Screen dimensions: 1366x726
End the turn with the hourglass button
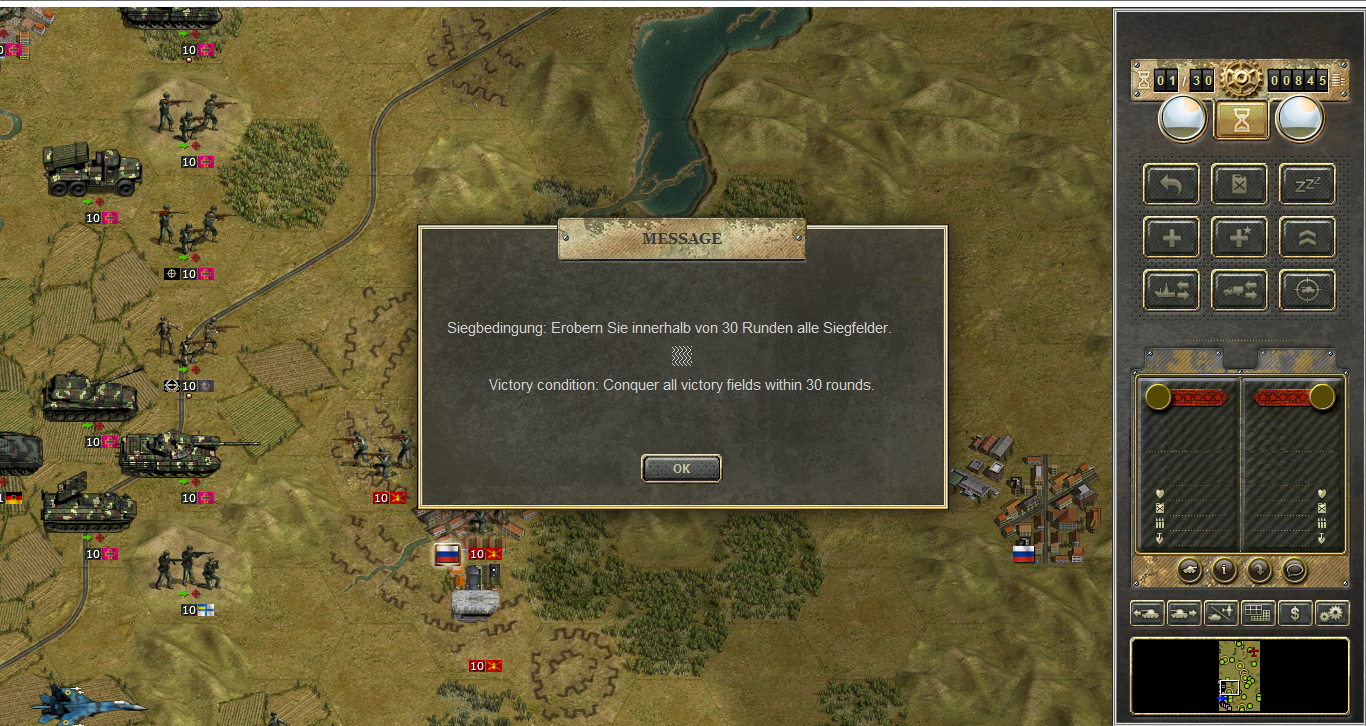click(1241, 120)
